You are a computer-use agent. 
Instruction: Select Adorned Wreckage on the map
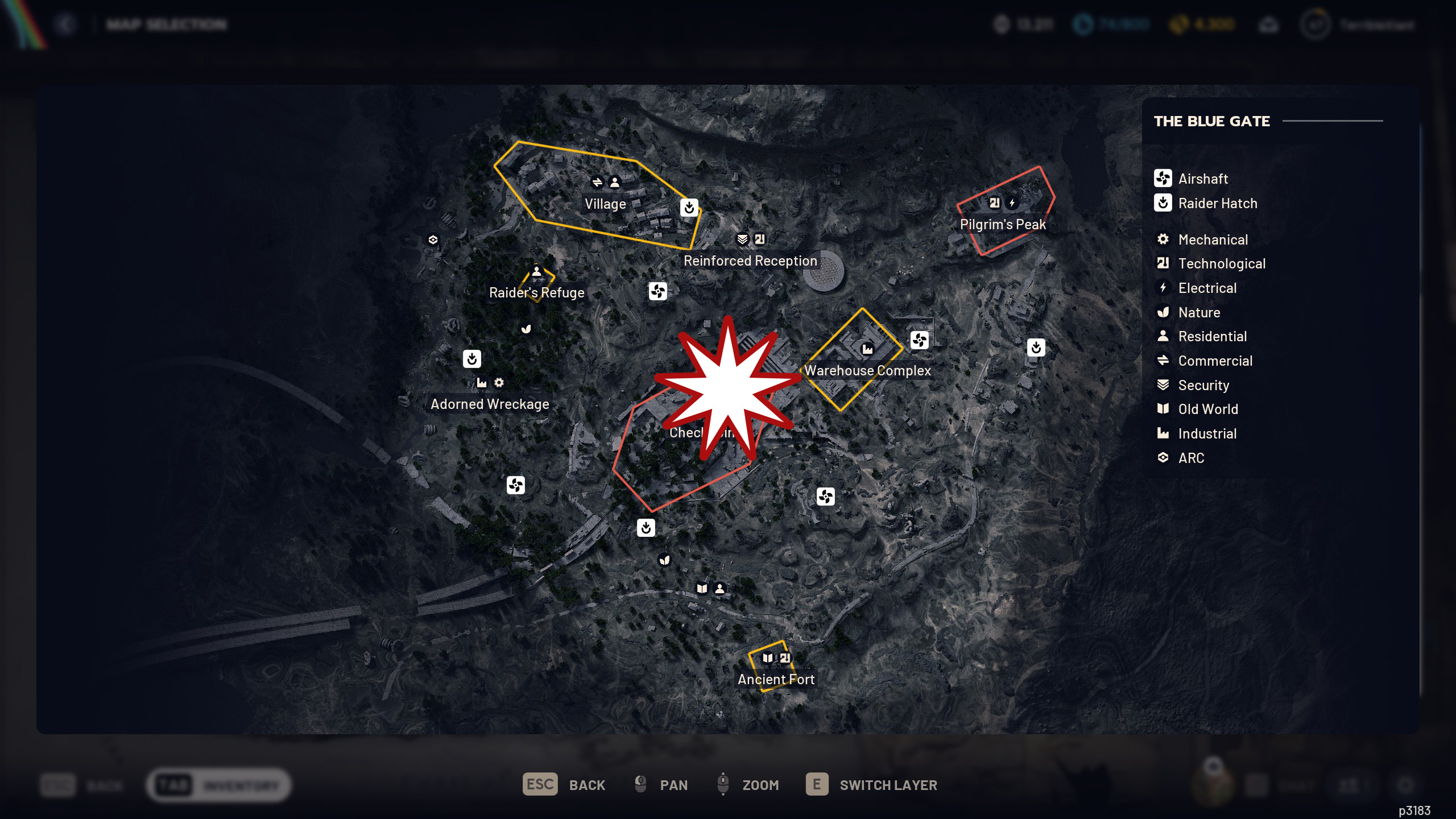click(490, 404)
